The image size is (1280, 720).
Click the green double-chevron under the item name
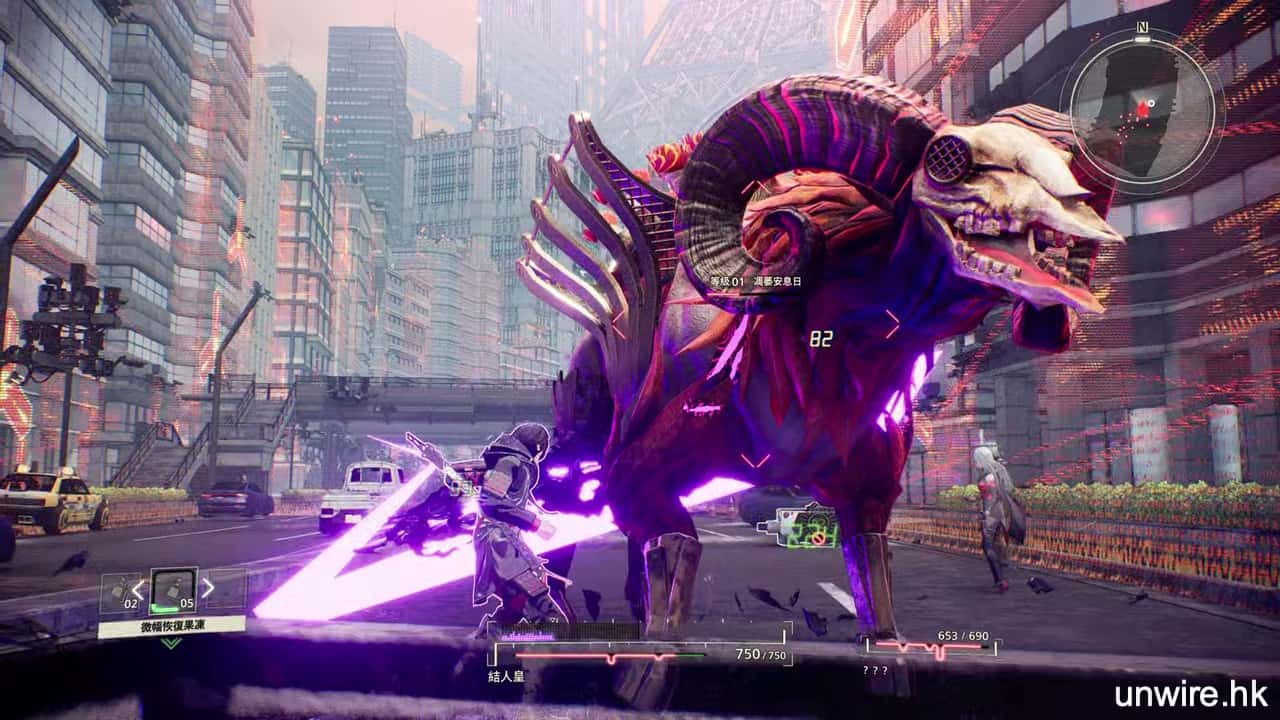coord(172,642)
